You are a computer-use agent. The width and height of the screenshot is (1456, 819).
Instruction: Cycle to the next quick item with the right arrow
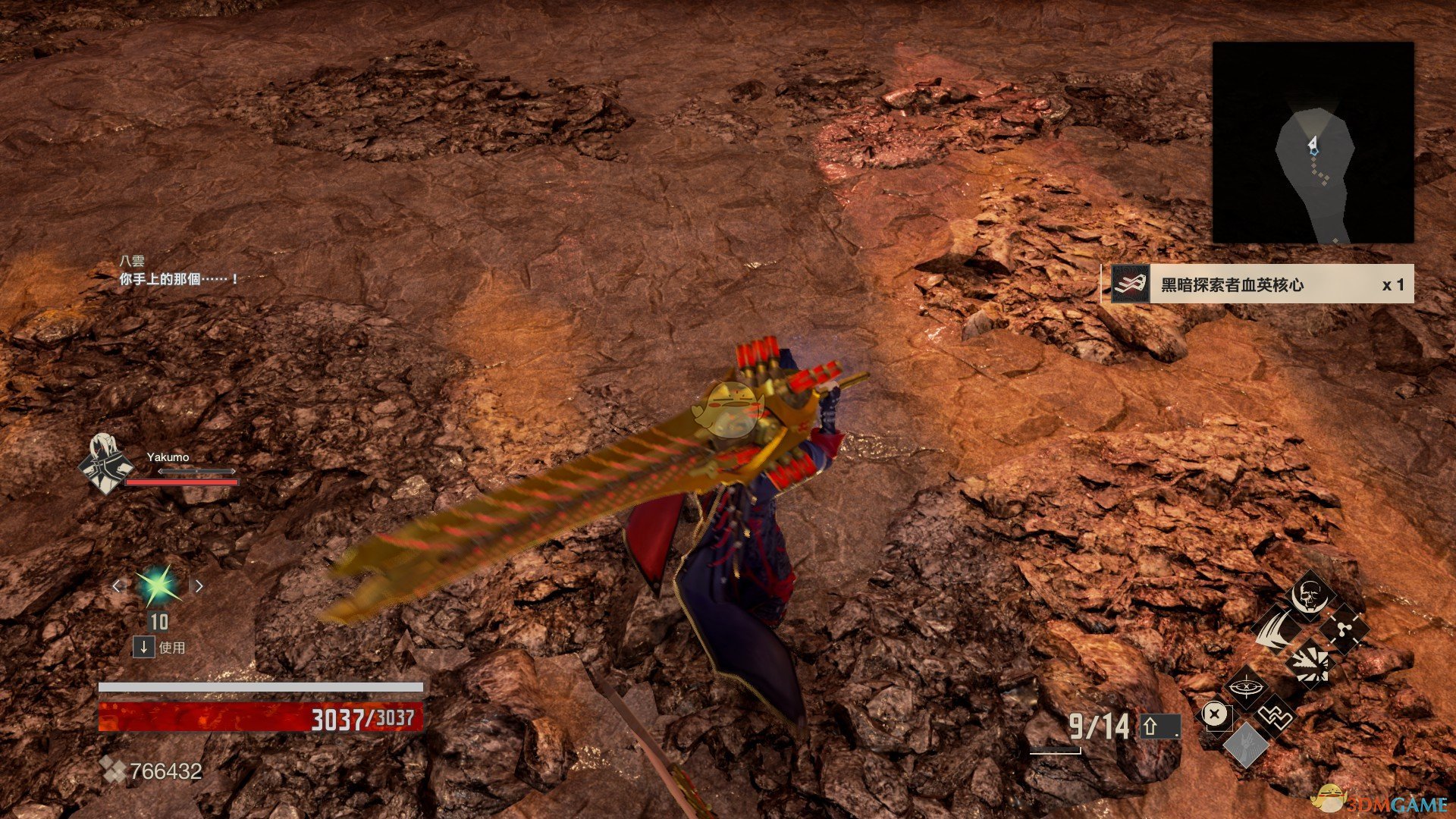[x=199, y=585]
